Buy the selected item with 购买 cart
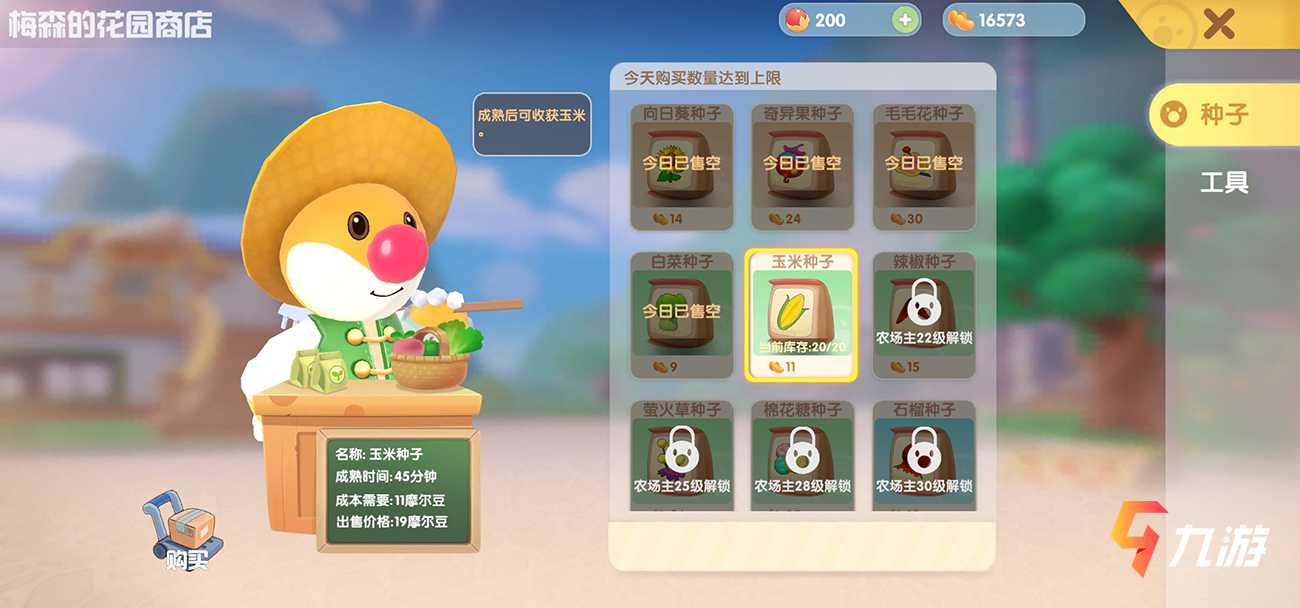Image resolution: width=1300 pixels, height=608 pixels. (x=185, y=532)
